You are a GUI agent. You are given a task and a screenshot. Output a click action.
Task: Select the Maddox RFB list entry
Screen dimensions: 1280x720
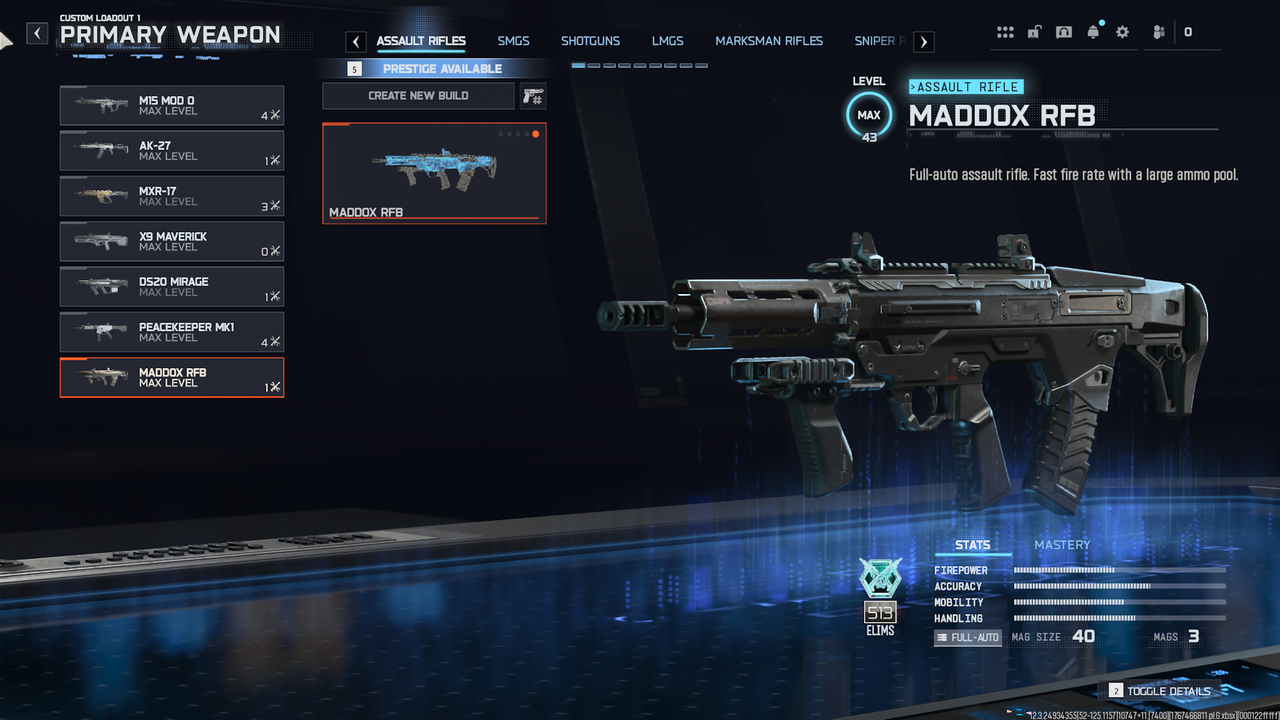[171, 377]
